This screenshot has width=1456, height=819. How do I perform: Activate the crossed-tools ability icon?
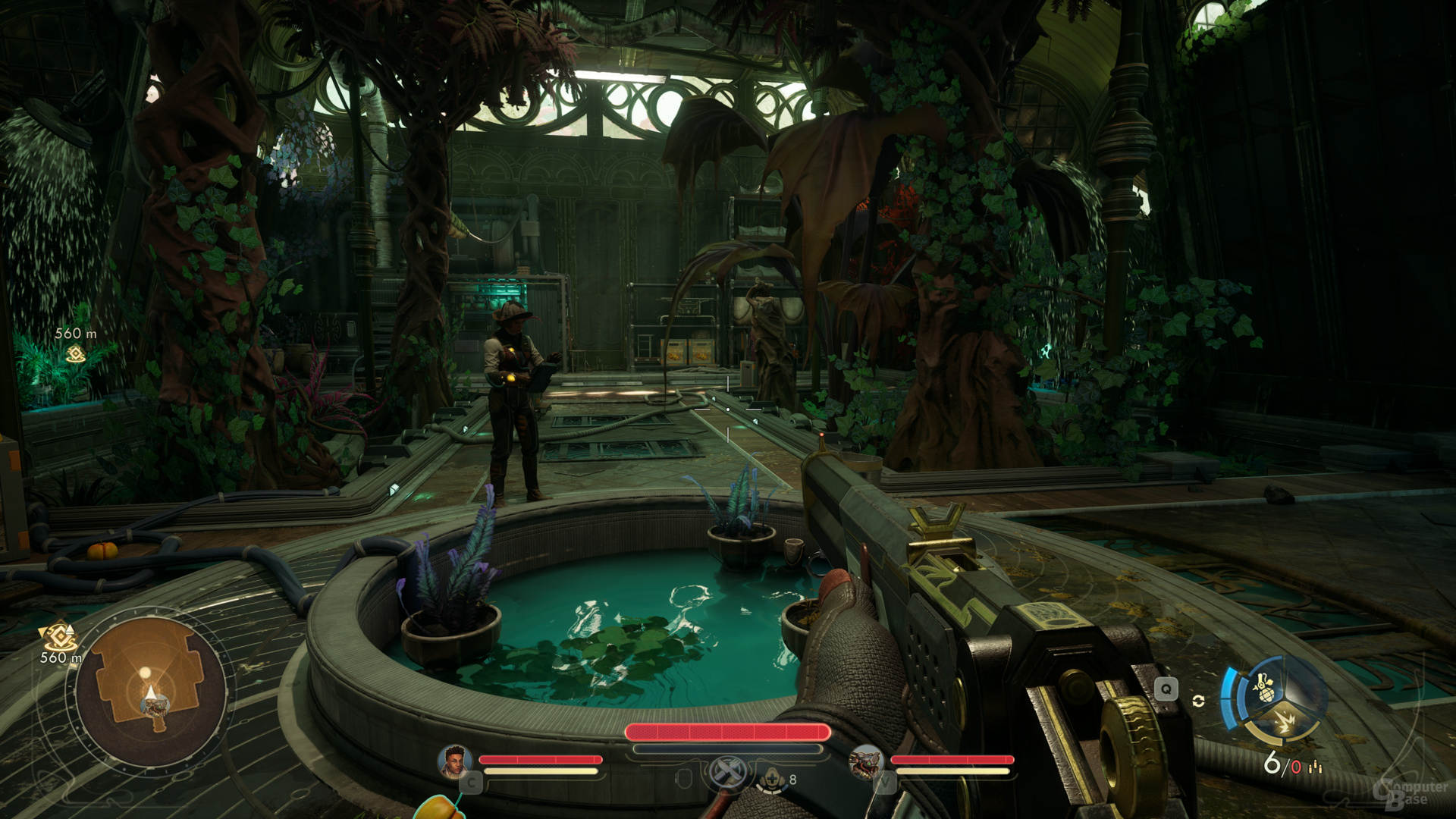tap(727, 775)
